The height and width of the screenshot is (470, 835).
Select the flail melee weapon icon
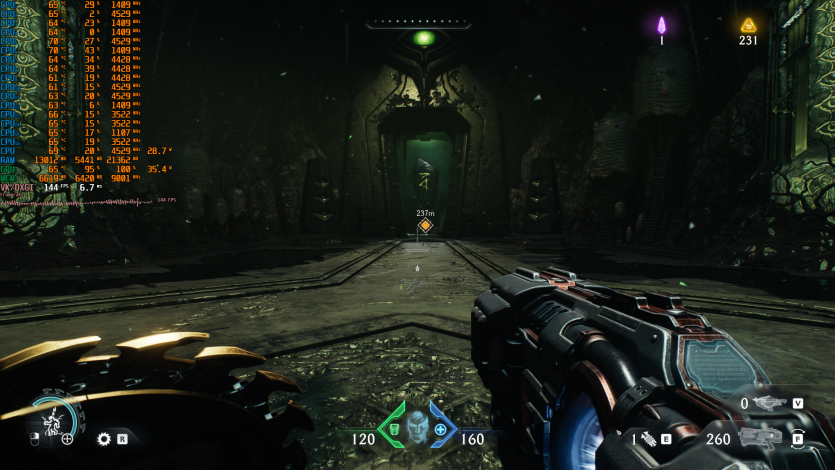coord(647,438)
